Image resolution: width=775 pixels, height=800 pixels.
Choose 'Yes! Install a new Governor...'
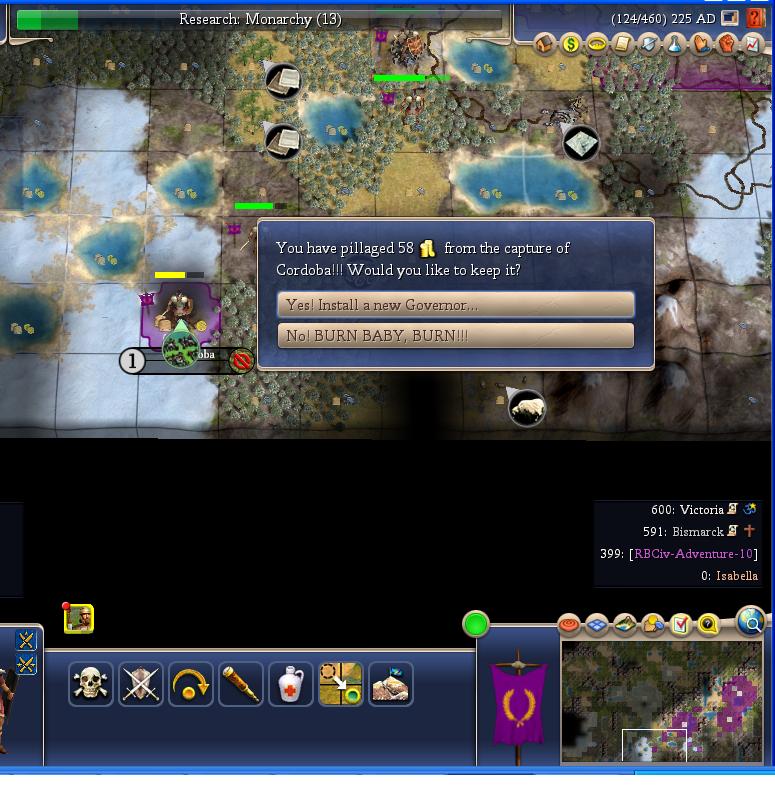pos(456,305)
